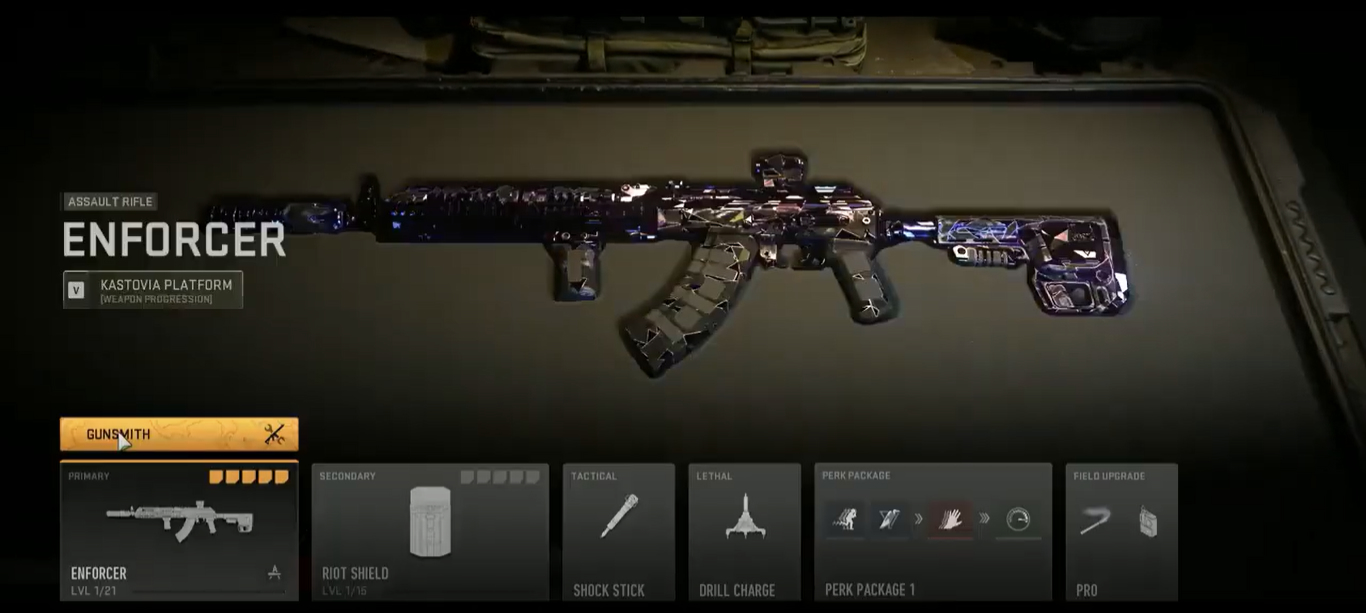Select the Riot Shield secondary slot
The width and height of the screenshot is (1366, 613).
[430, 532]
